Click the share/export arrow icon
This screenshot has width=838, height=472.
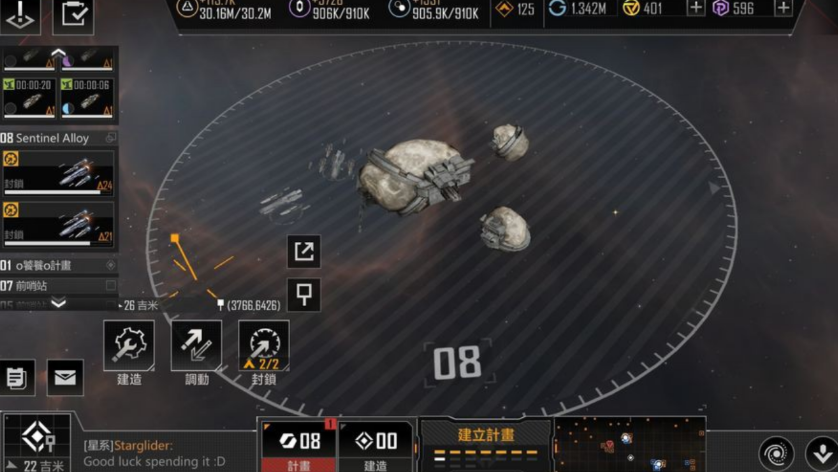[x=304, y=251]
